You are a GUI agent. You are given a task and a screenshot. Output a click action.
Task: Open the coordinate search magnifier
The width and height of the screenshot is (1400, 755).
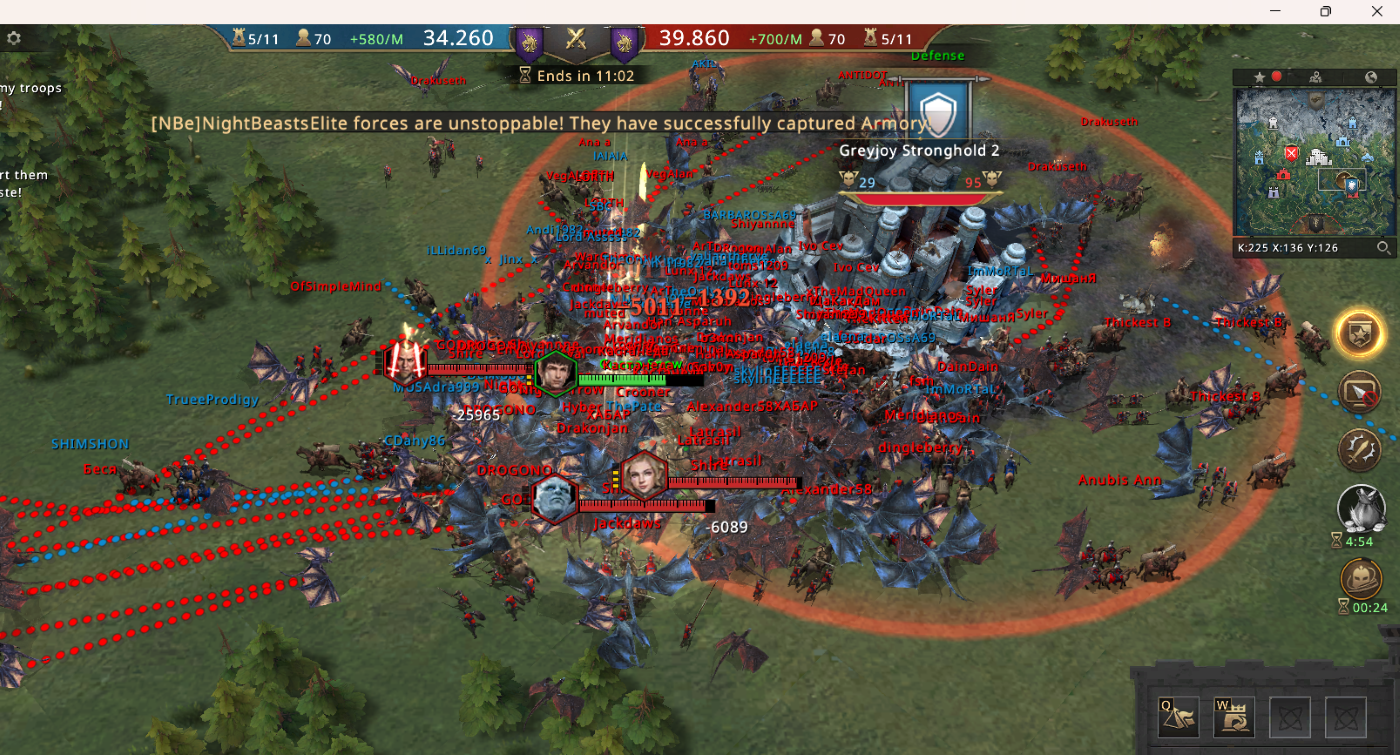[x=1383, y=247]
